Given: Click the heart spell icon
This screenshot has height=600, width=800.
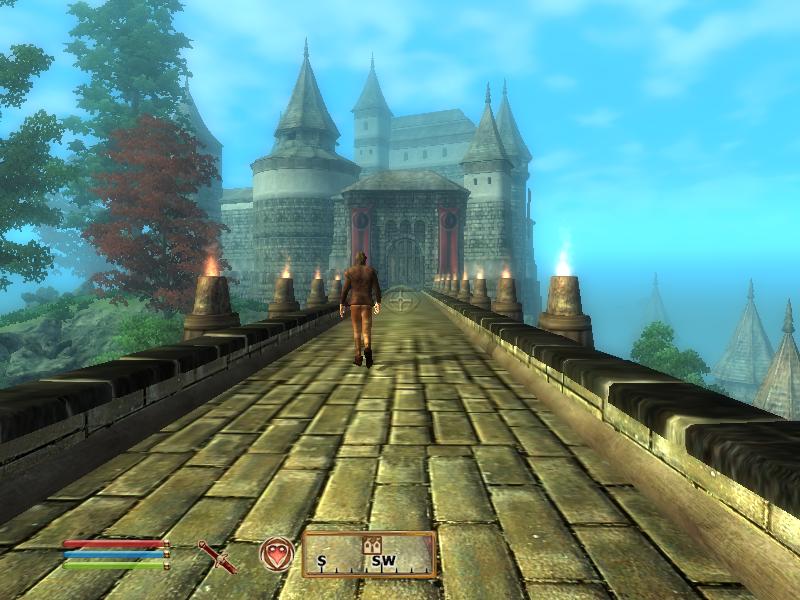Looking at the screenshot, I should click(276, 554).
